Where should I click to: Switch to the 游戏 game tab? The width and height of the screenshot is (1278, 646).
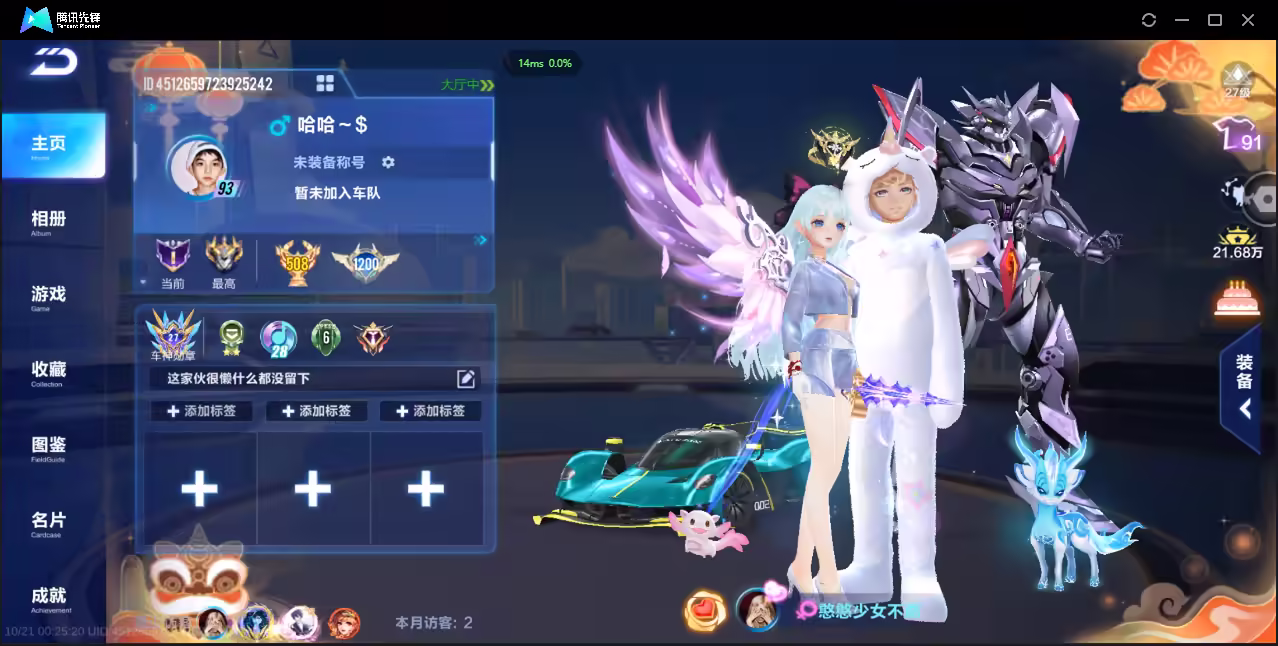pos(48,296)
